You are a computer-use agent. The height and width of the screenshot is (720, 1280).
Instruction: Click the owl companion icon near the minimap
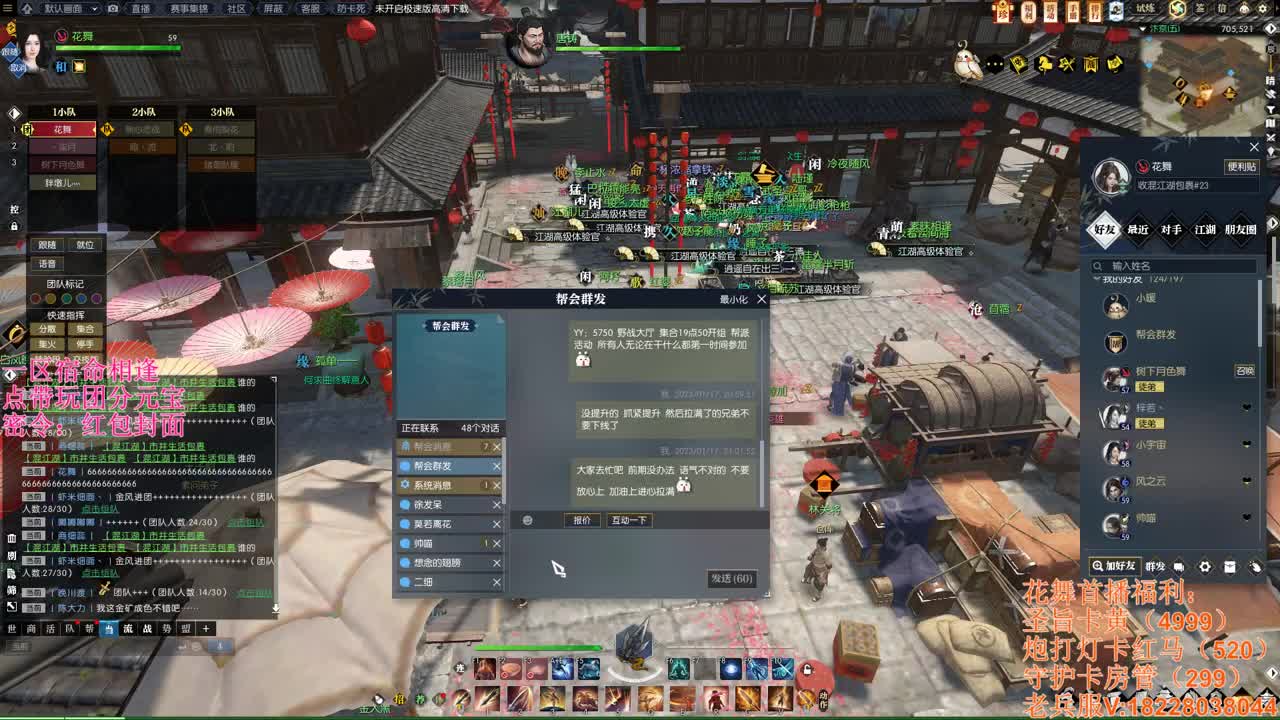tap(968, 66)
